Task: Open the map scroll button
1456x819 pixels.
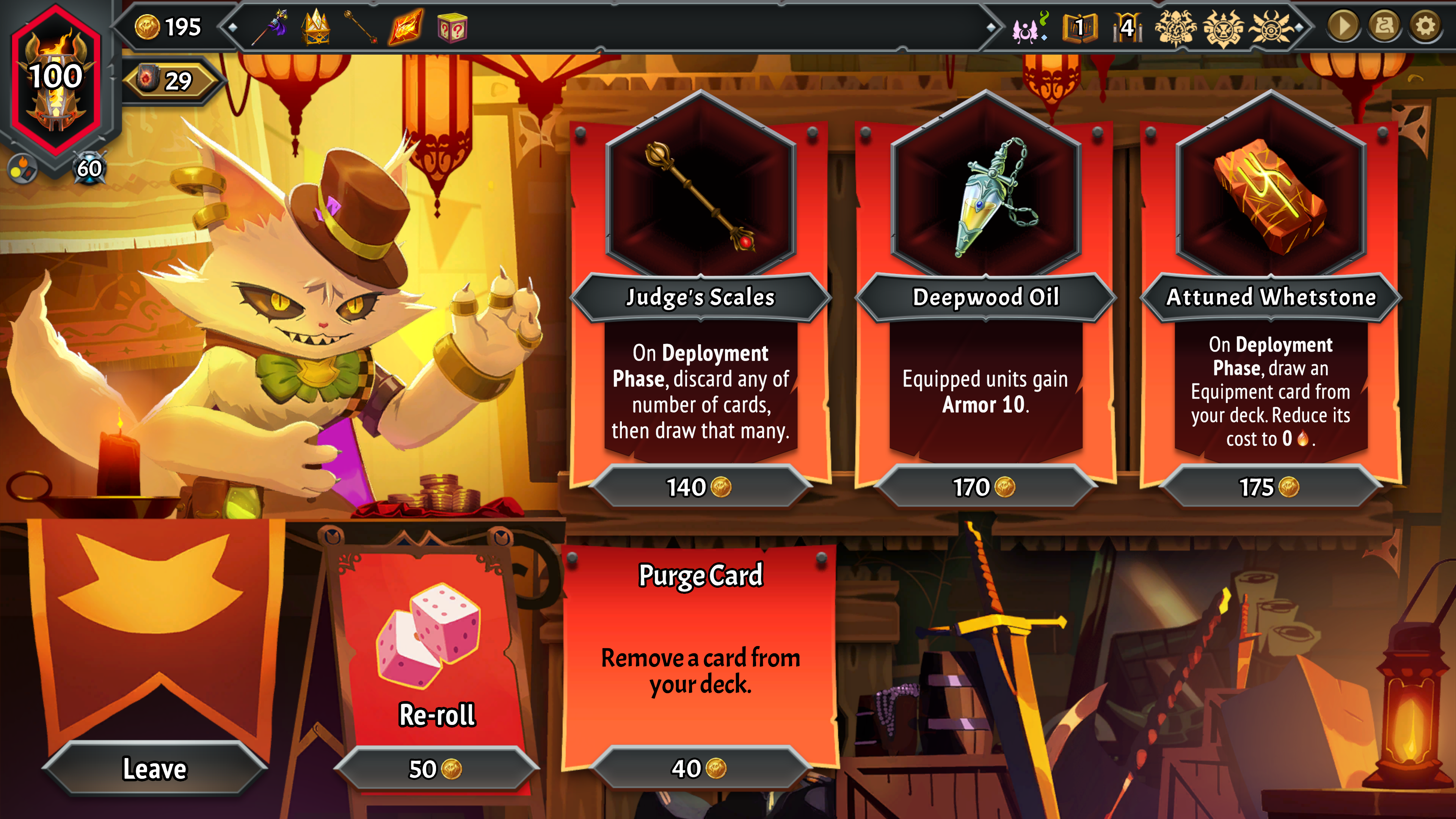Action: pyautogui.click(x=1384, y=26)
